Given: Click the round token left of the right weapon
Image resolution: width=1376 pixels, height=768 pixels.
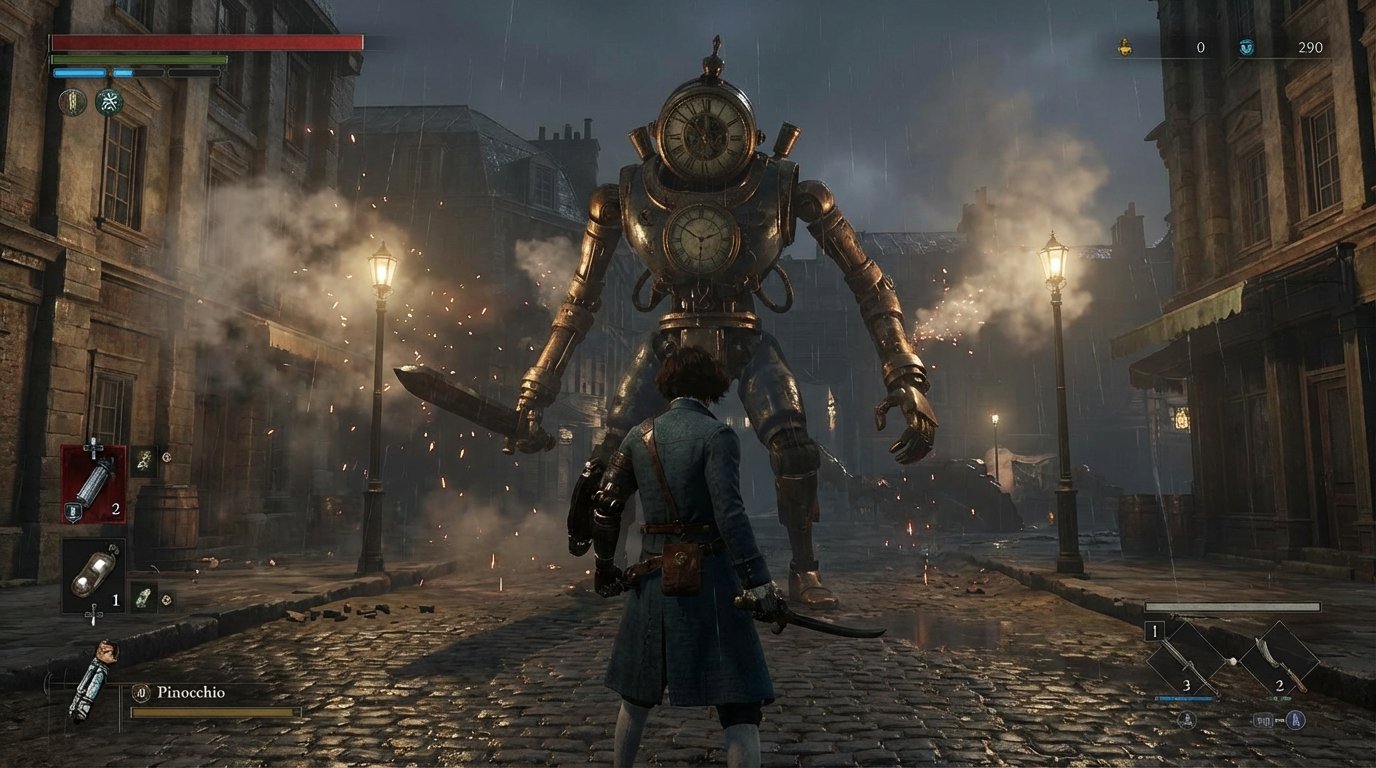Looking at the screenshot, I should point(1232,662).
